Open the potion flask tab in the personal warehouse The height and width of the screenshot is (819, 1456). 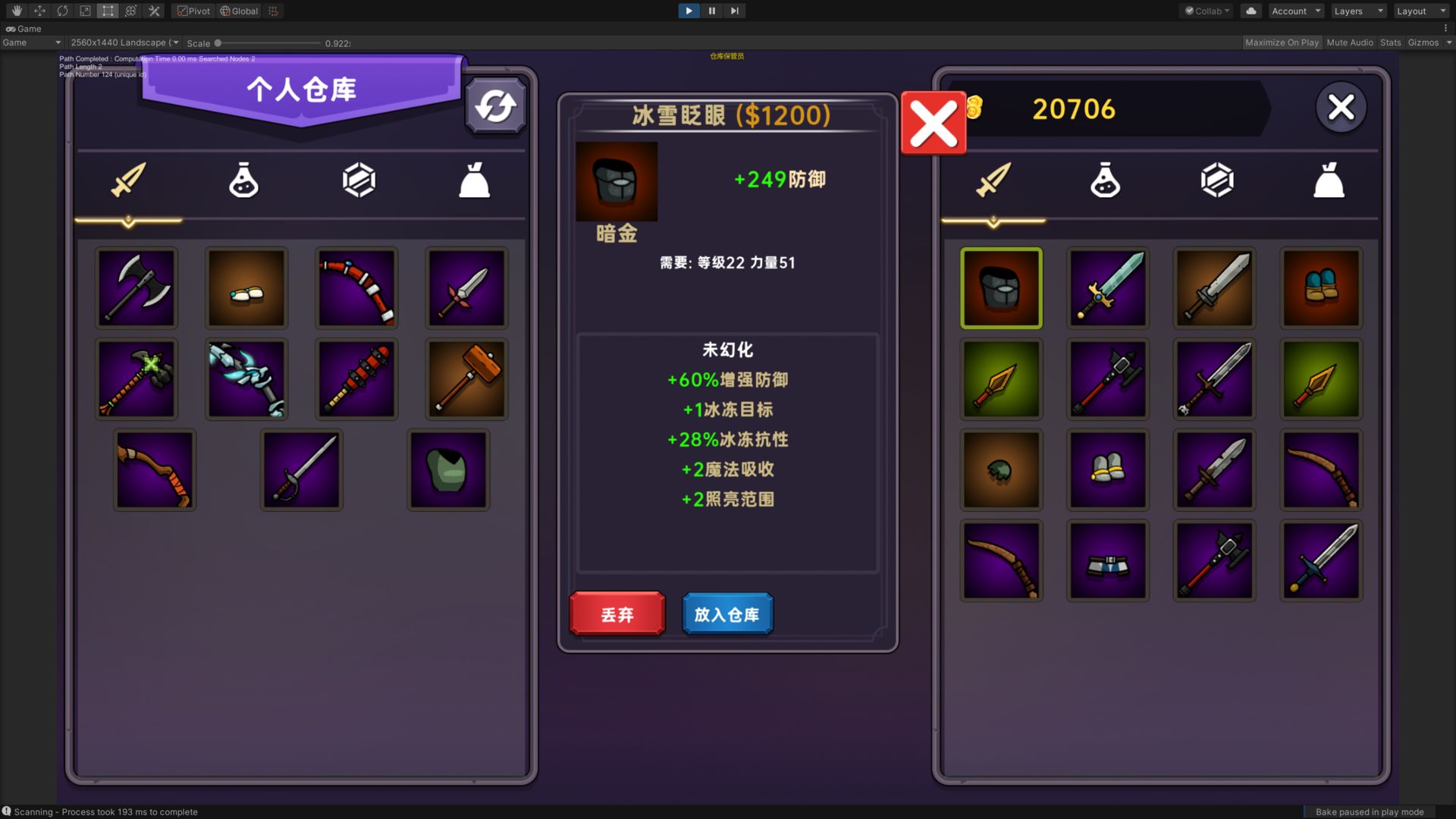click(244, 180)
